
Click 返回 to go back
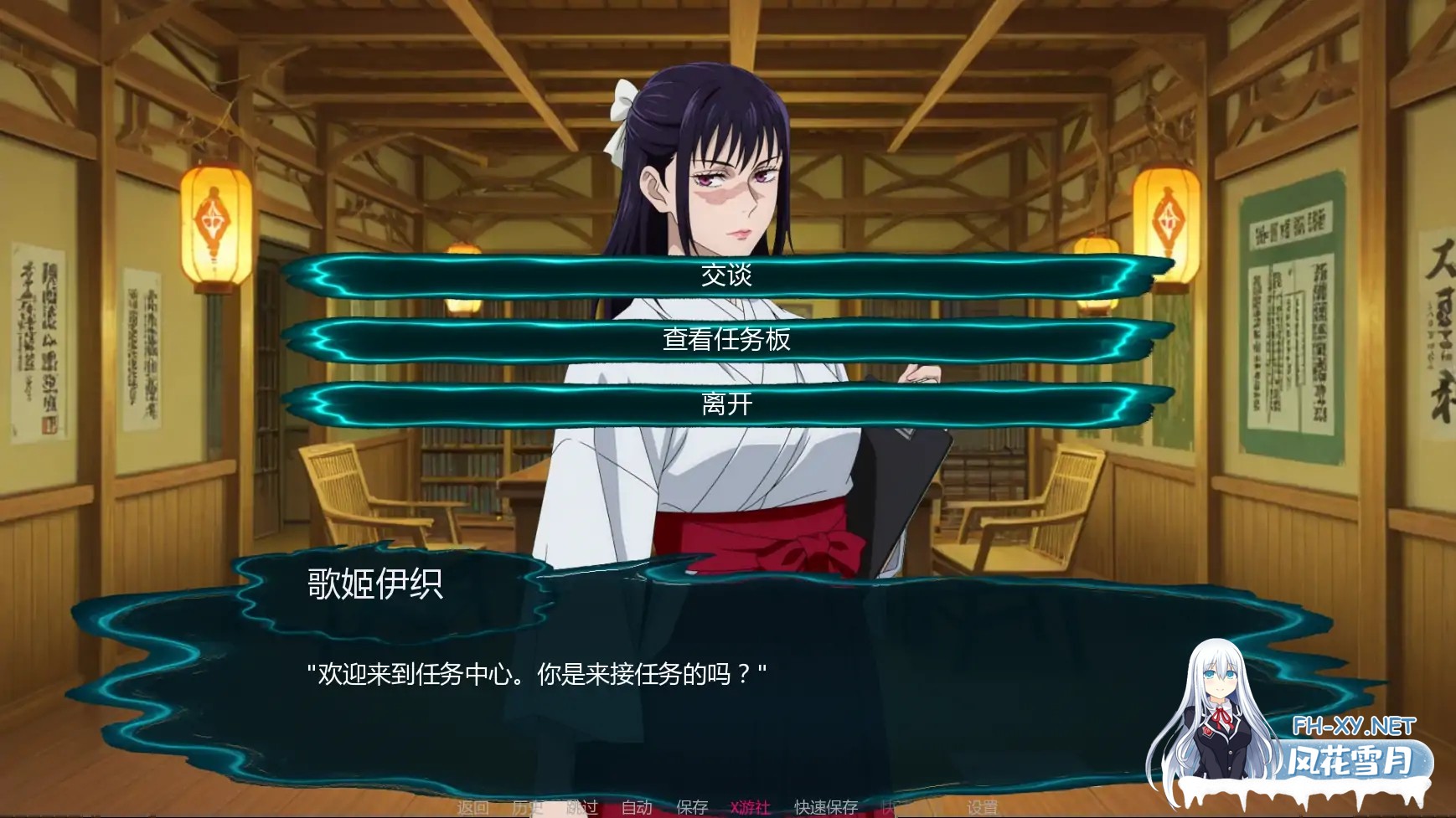coord(474,807)
